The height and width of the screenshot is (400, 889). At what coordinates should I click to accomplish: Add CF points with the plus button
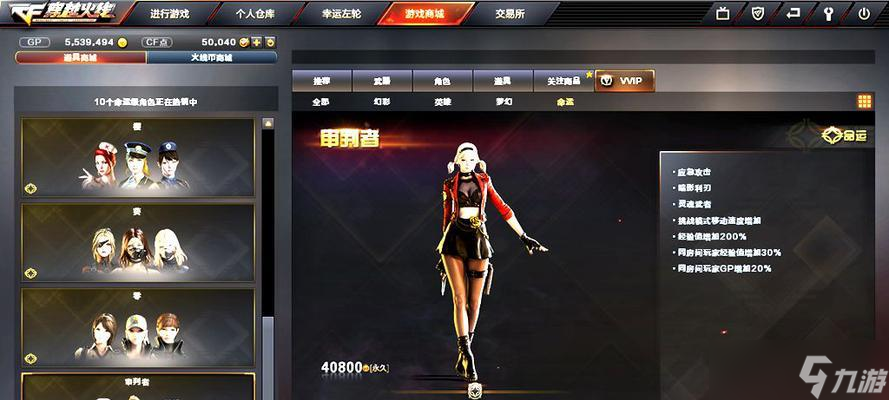[x=256, y=42]
